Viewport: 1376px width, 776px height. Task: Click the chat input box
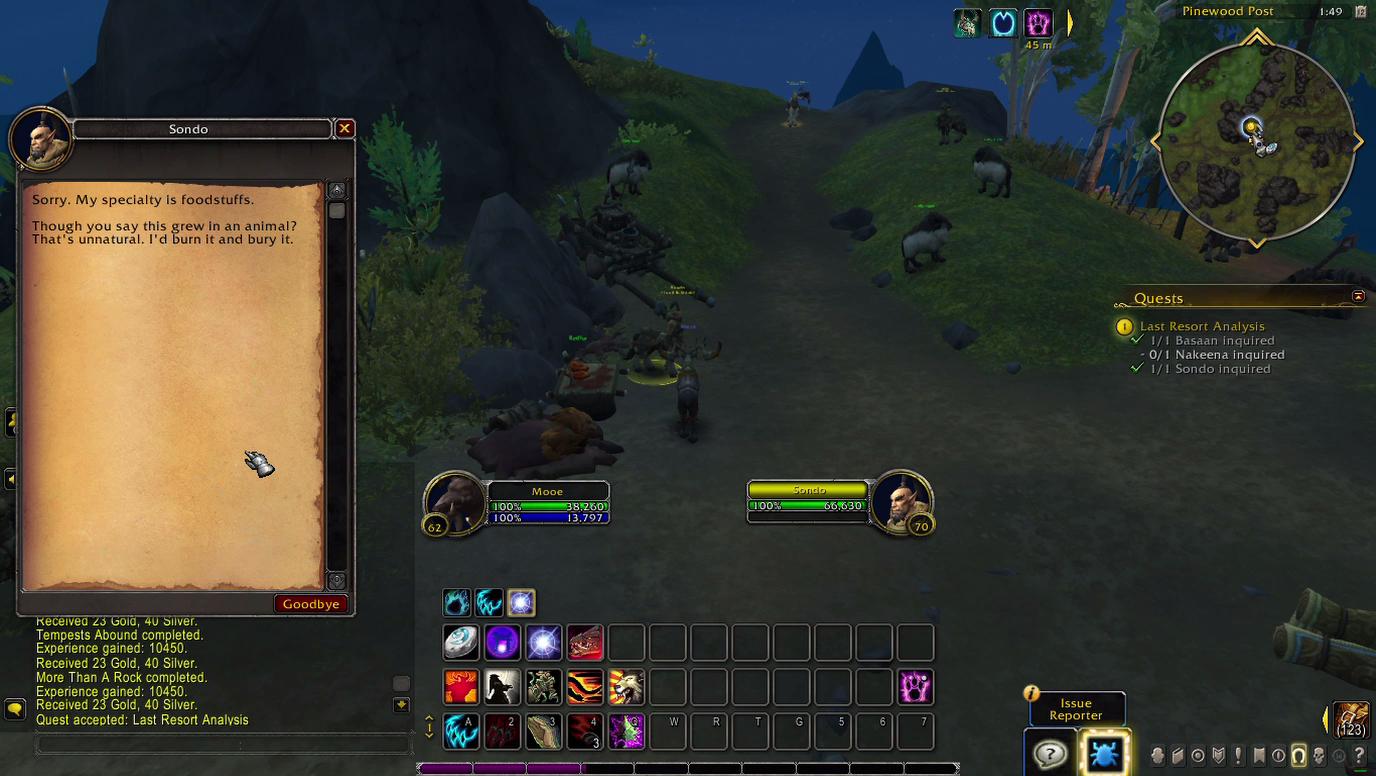(x=224, y=745)
